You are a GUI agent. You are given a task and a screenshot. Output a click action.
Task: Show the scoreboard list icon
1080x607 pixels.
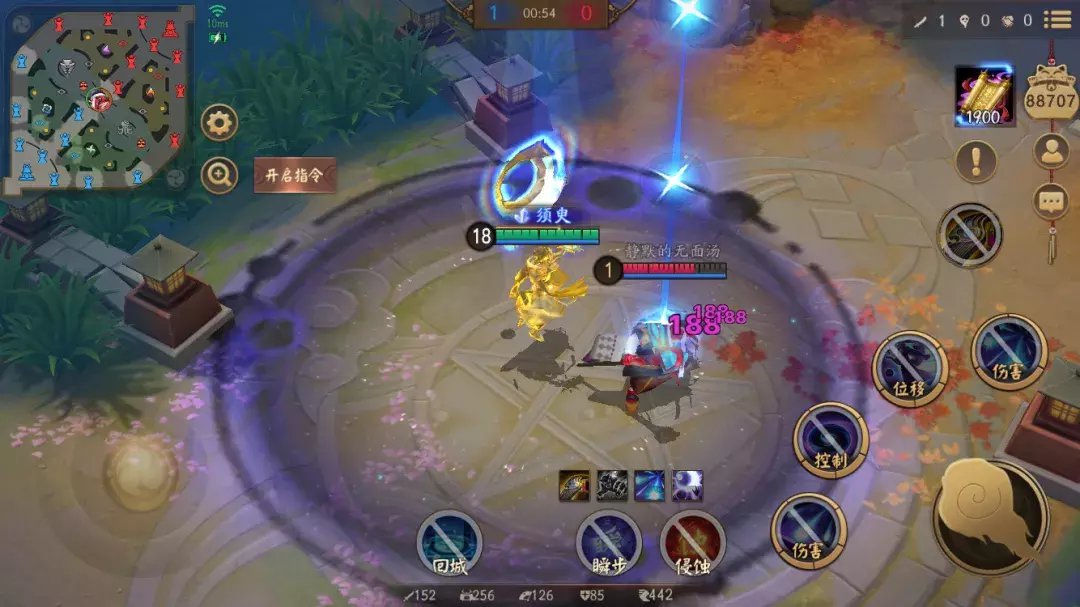(1057, 19)
